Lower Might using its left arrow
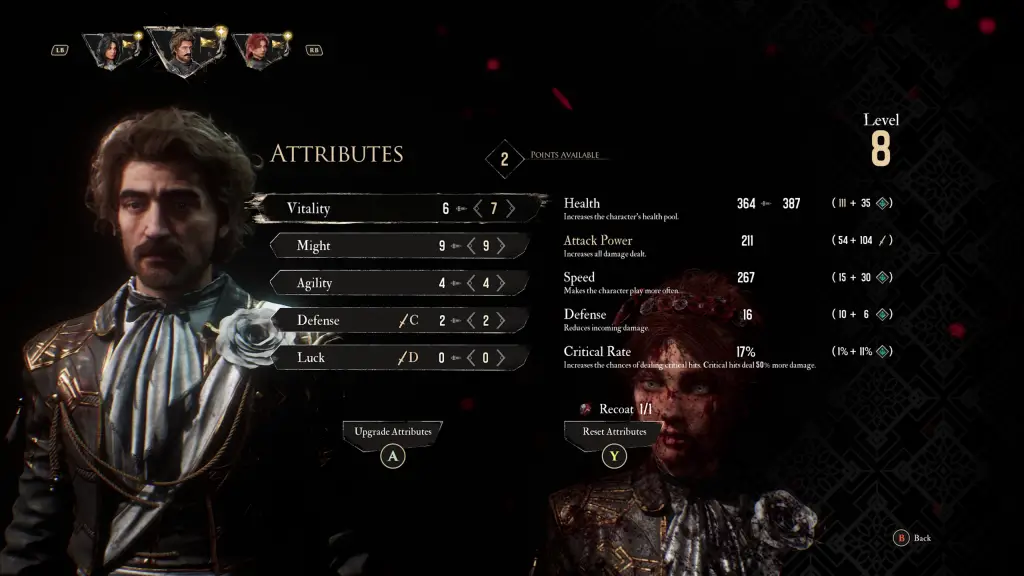 471,246
